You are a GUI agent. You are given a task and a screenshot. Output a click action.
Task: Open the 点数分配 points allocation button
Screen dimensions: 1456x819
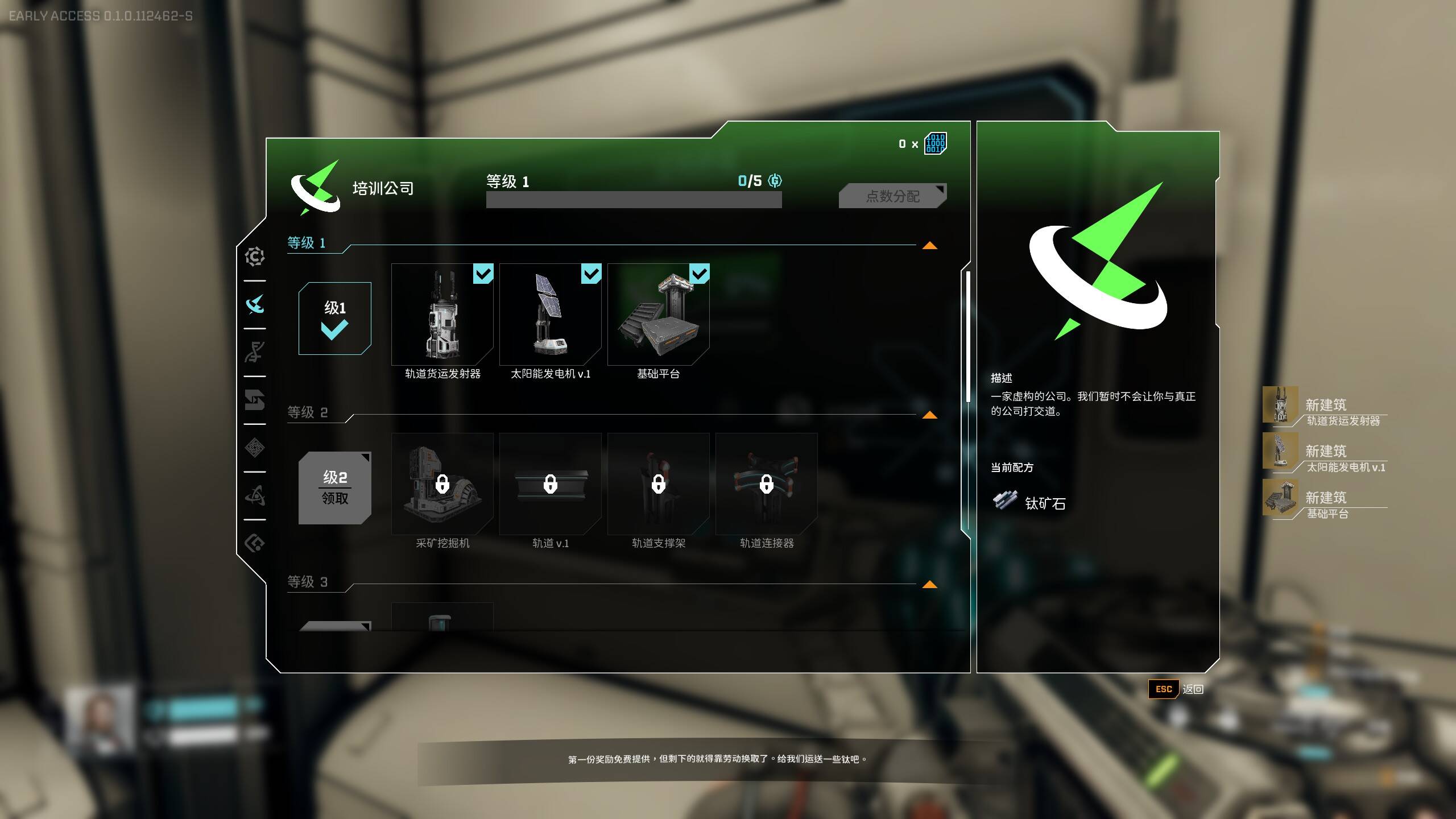[x=892, y=196]
